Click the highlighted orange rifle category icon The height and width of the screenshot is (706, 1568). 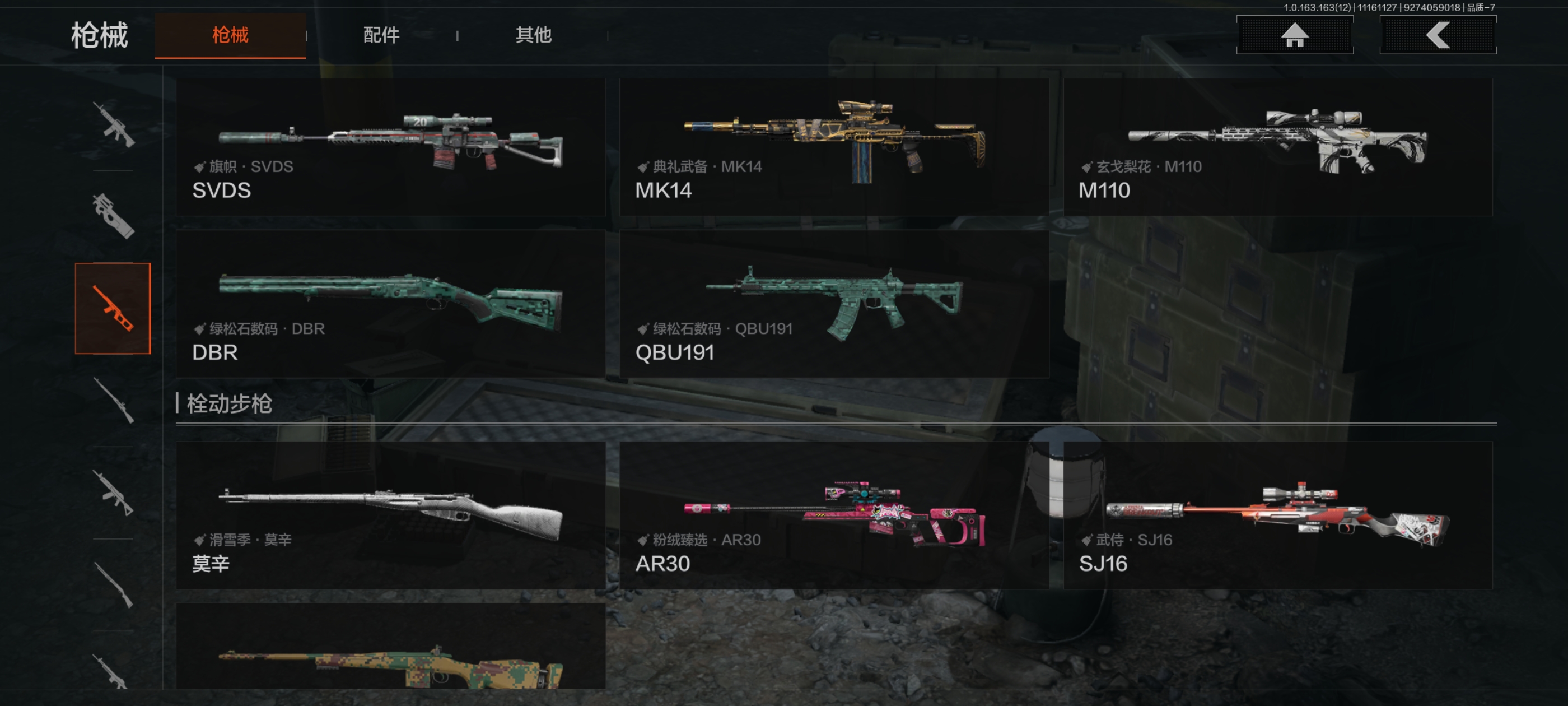[x=113, y=308]
